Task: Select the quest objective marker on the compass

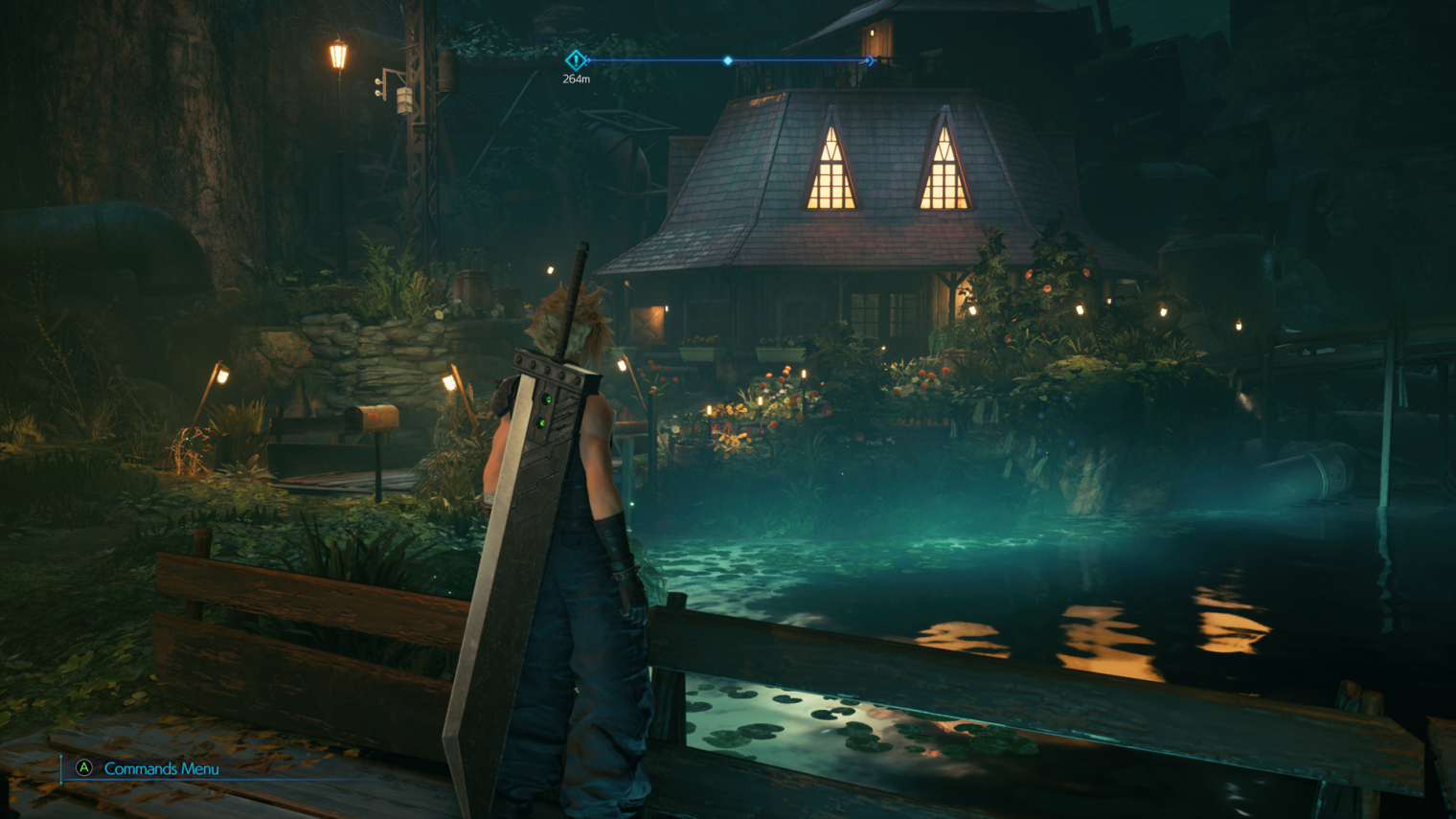Action: pyautogui.click(x=576, y=60)
